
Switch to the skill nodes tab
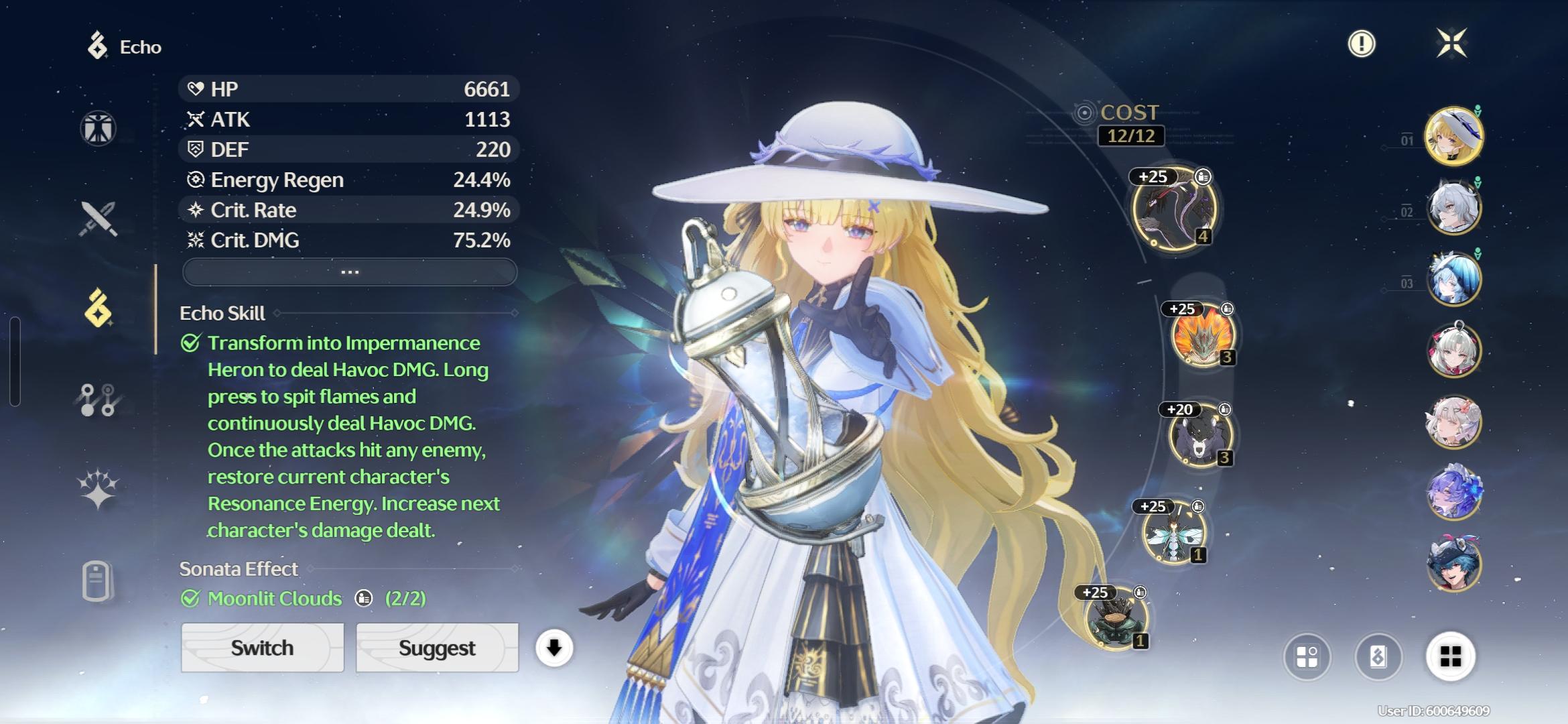pyautogui.click(x=99, y=400)
